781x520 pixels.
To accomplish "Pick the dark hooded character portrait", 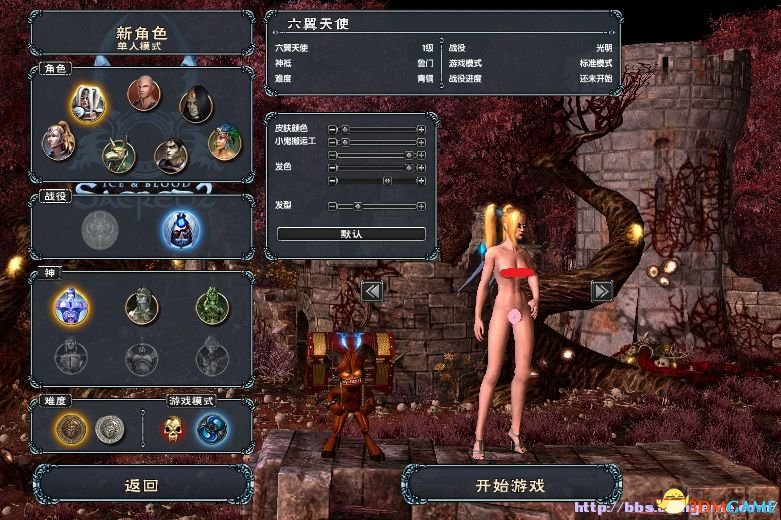I will (196, 105).
